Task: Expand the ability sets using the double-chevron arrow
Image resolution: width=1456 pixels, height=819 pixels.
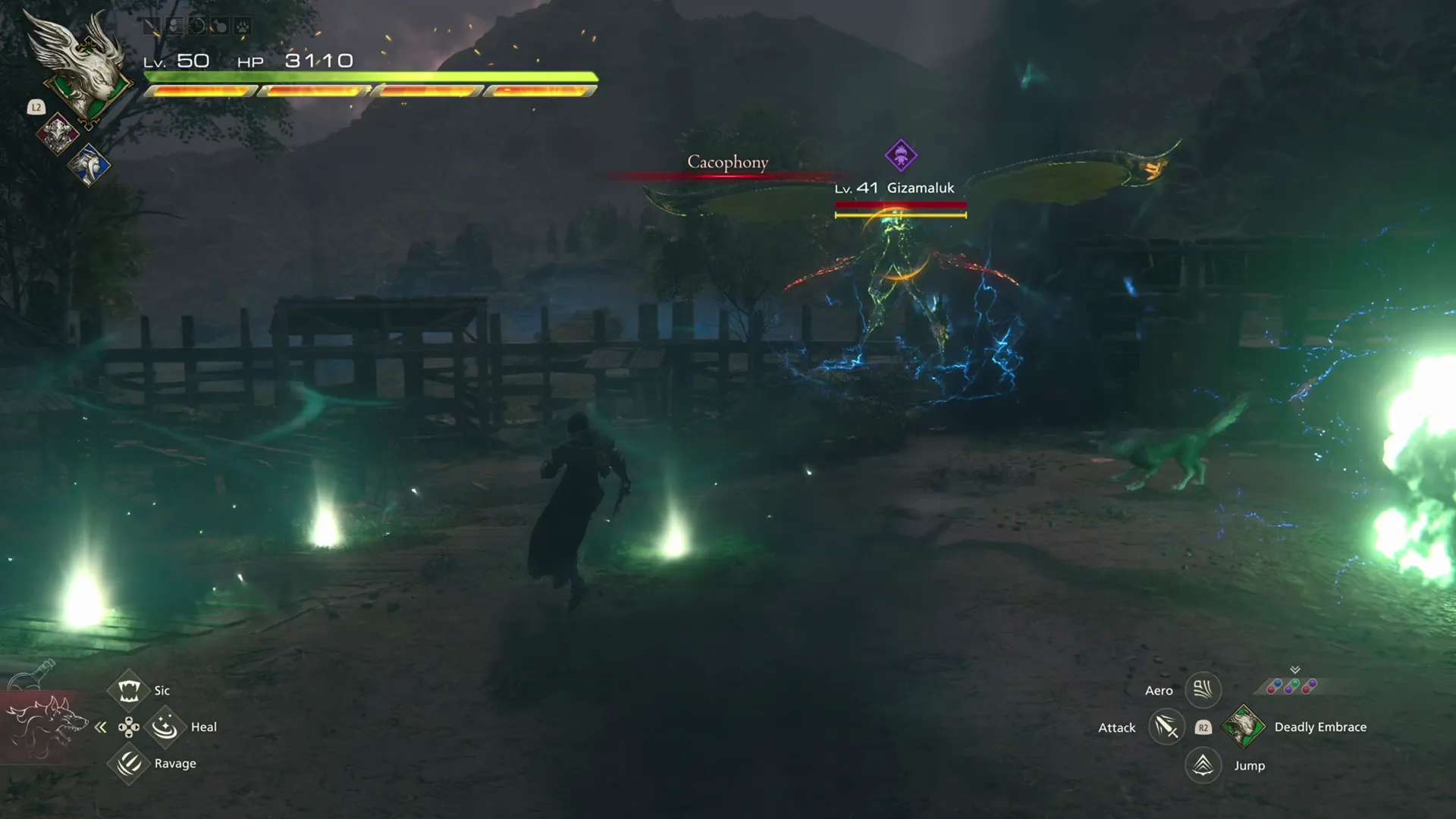Action: (1294, 670)
